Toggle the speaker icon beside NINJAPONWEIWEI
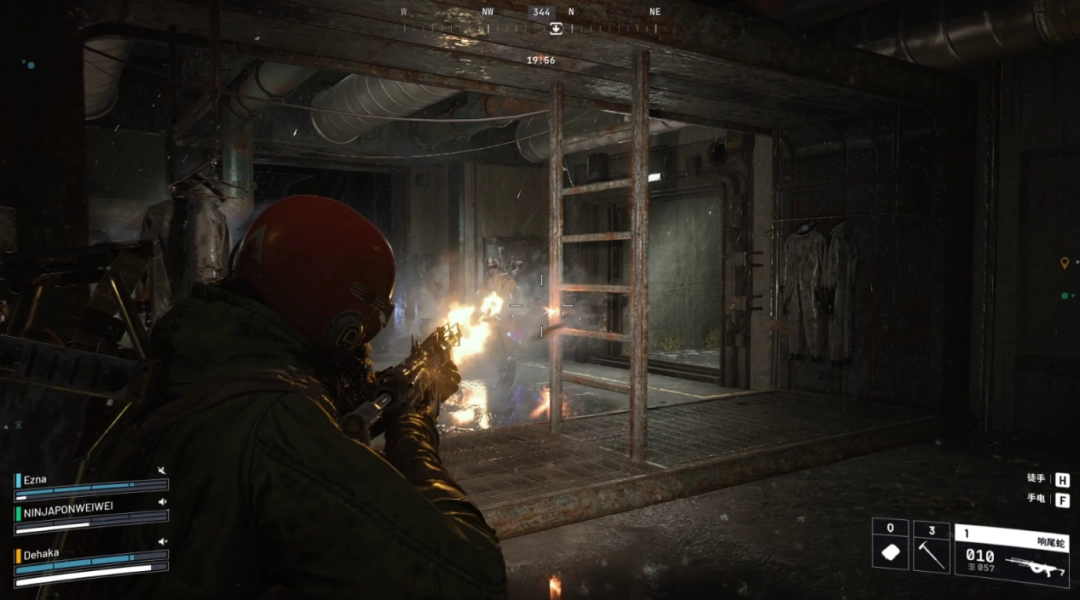 (162, 502)
